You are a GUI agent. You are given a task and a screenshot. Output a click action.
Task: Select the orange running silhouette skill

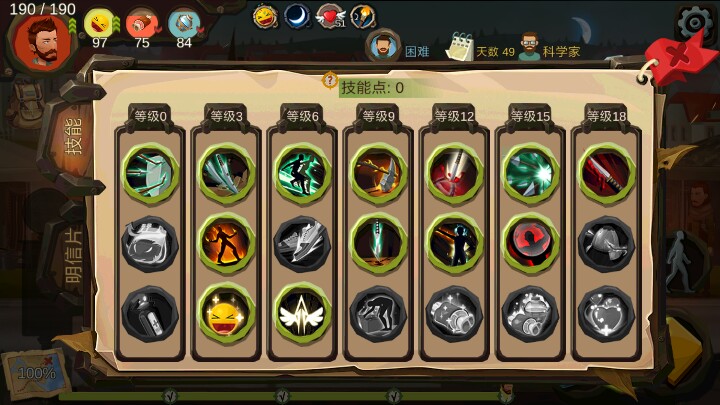[226, 243]
